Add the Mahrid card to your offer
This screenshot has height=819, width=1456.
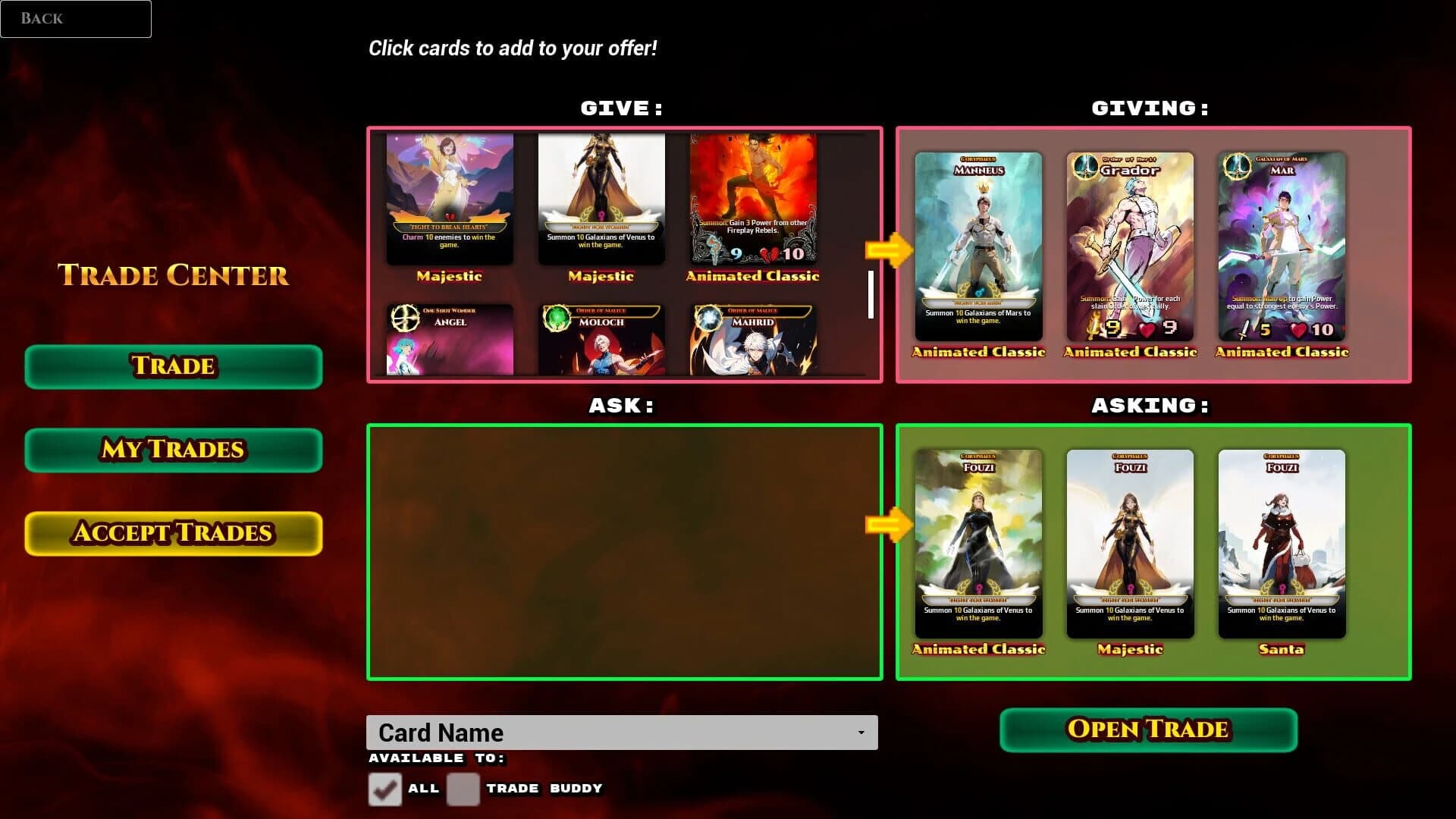click(752, 340)
